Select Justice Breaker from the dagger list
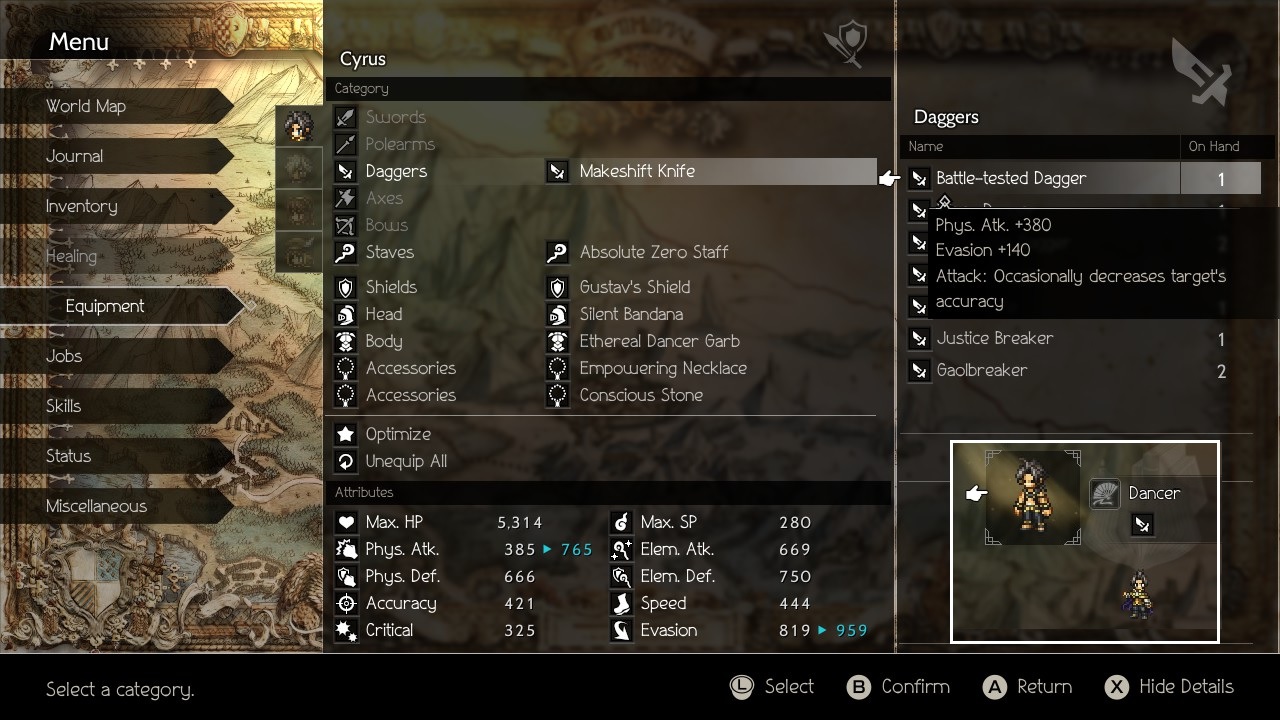Viewport: 1280px width, 720px height. coord(995,339)
